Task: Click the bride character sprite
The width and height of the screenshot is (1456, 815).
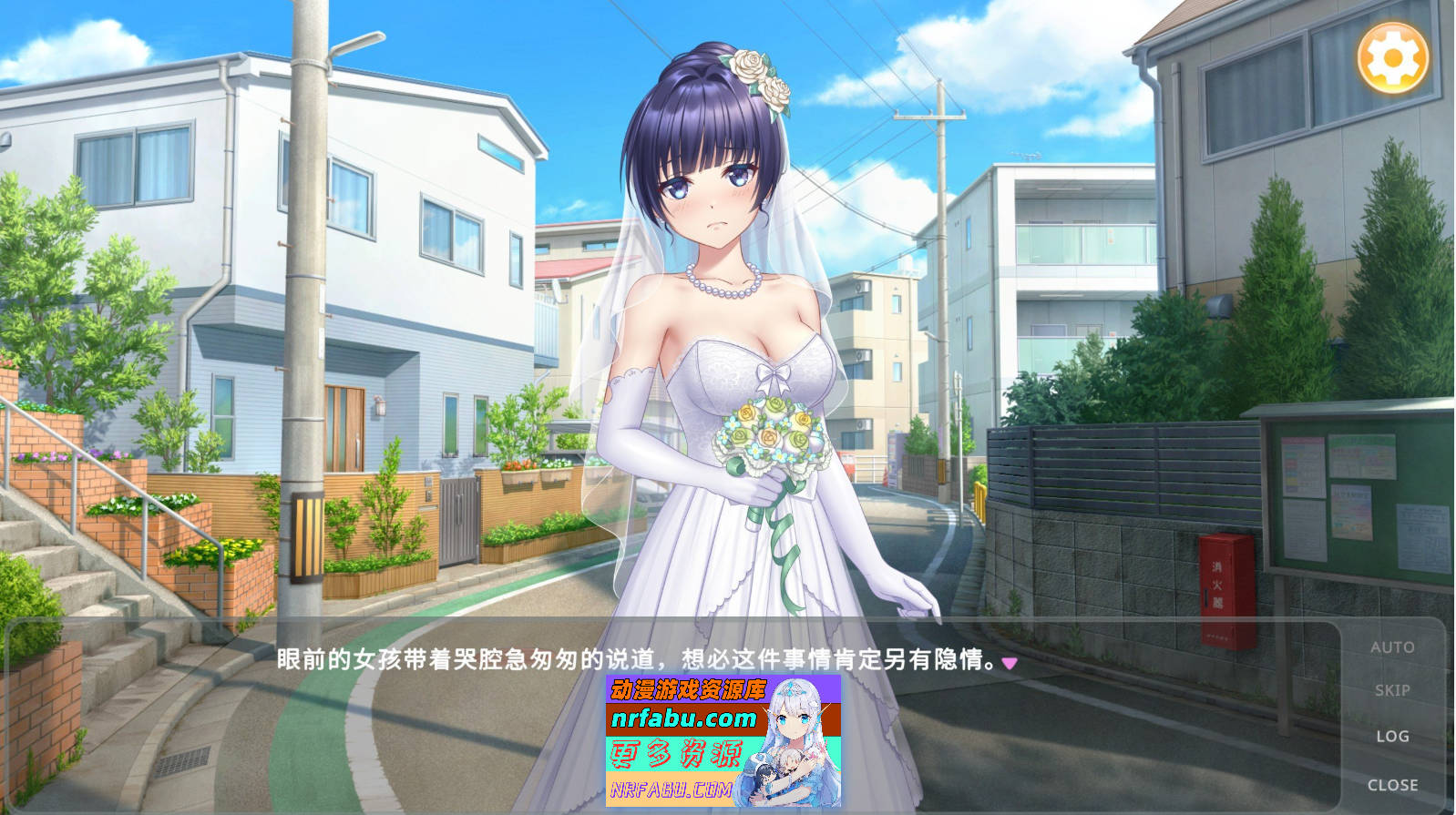Action: 720,273
